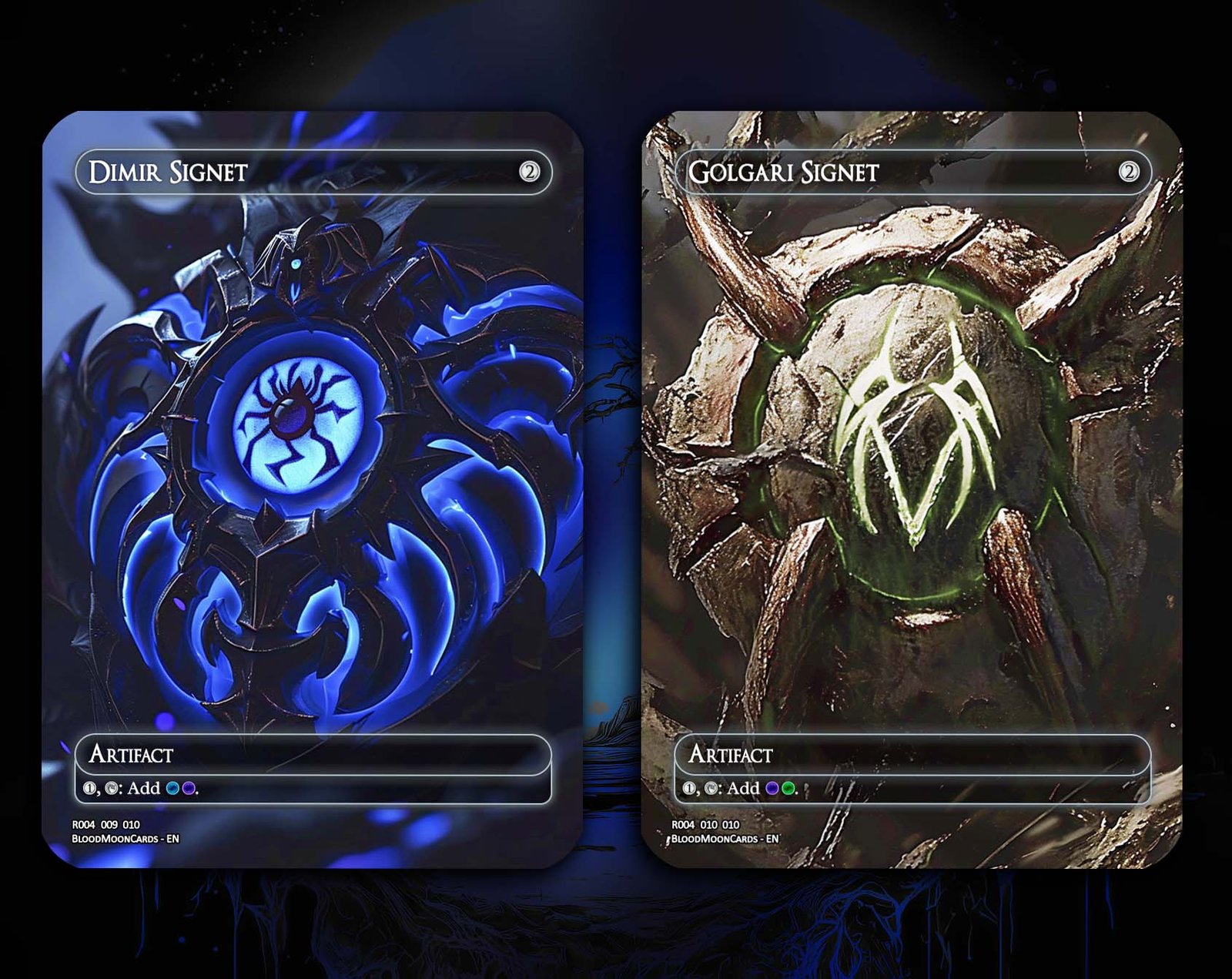The height and width of the screenshot is (979, 1232).
Task: Select the Dimir Signet card
Action: click(312, 489)
